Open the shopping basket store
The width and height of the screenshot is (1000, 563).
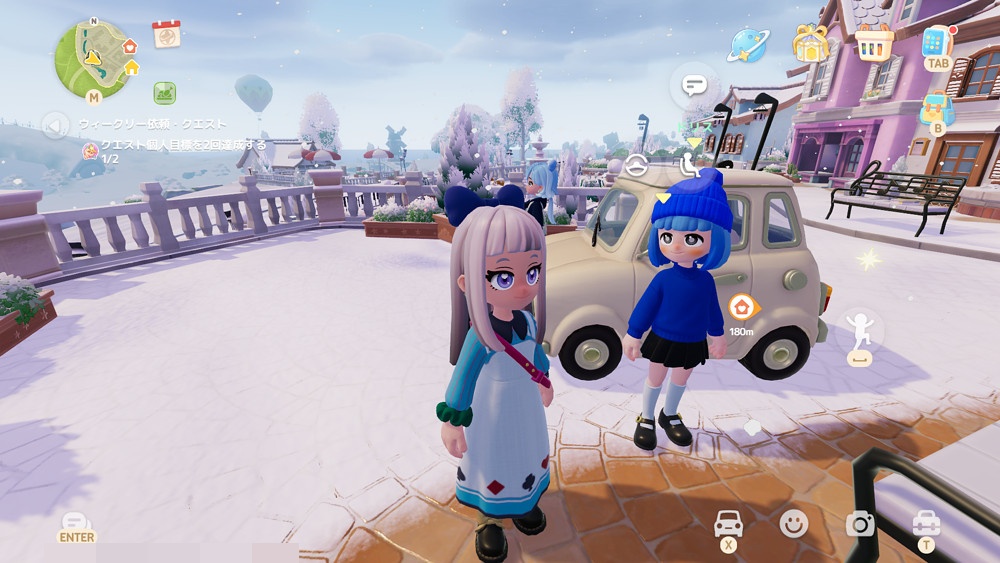873,43
